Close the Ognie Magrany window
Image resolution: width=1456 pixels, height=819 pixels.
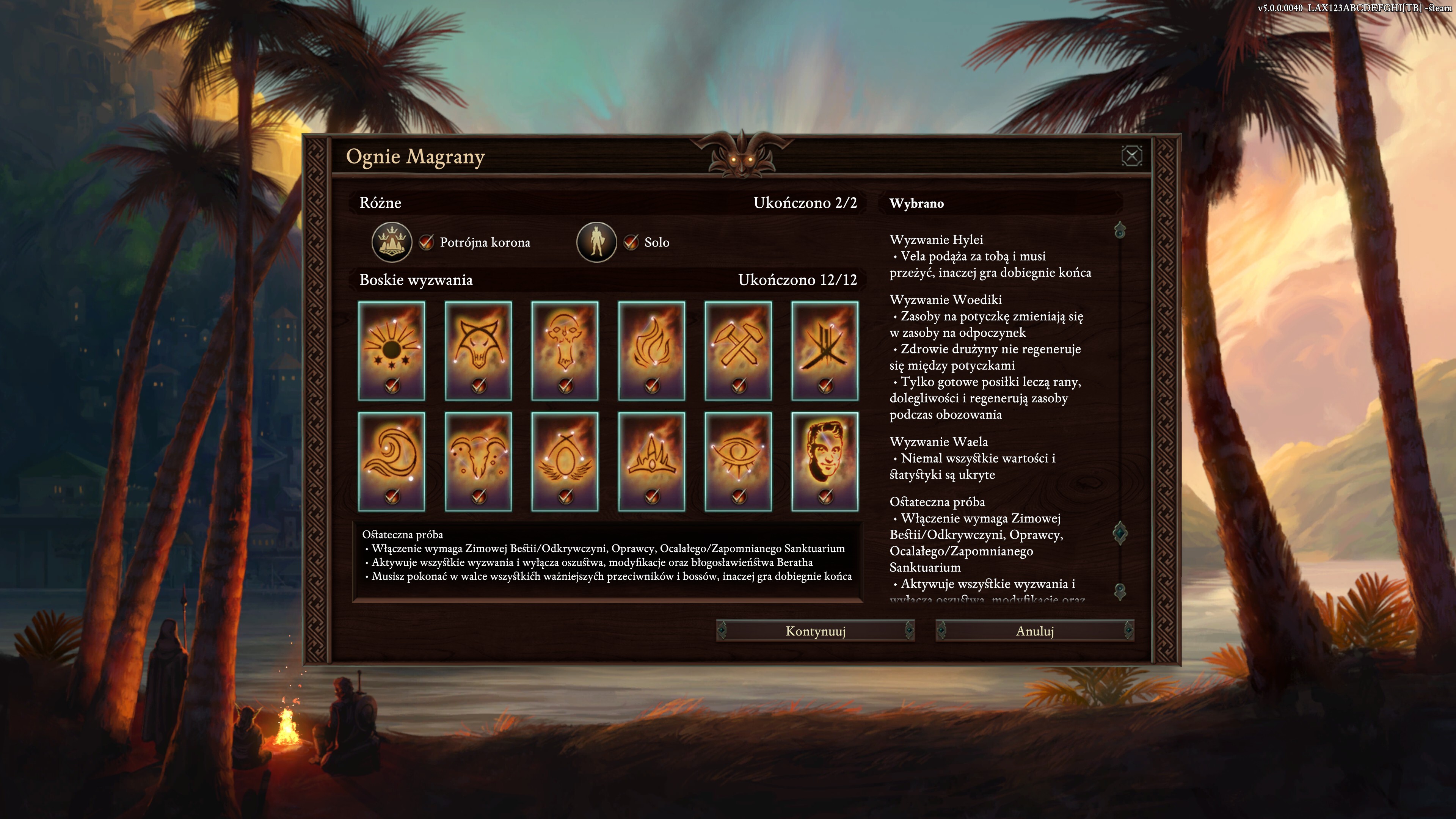pos(1131,156)
